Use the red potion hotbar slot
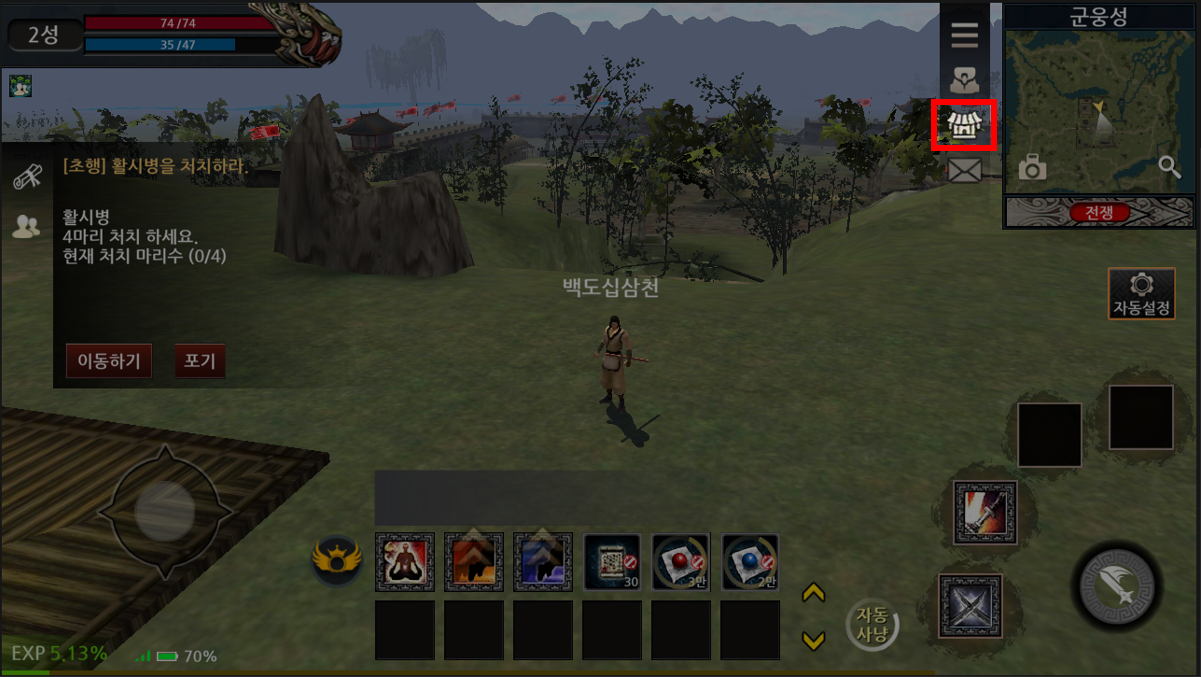The width and height of the screenshot is (1201, 677). (681, 562)
